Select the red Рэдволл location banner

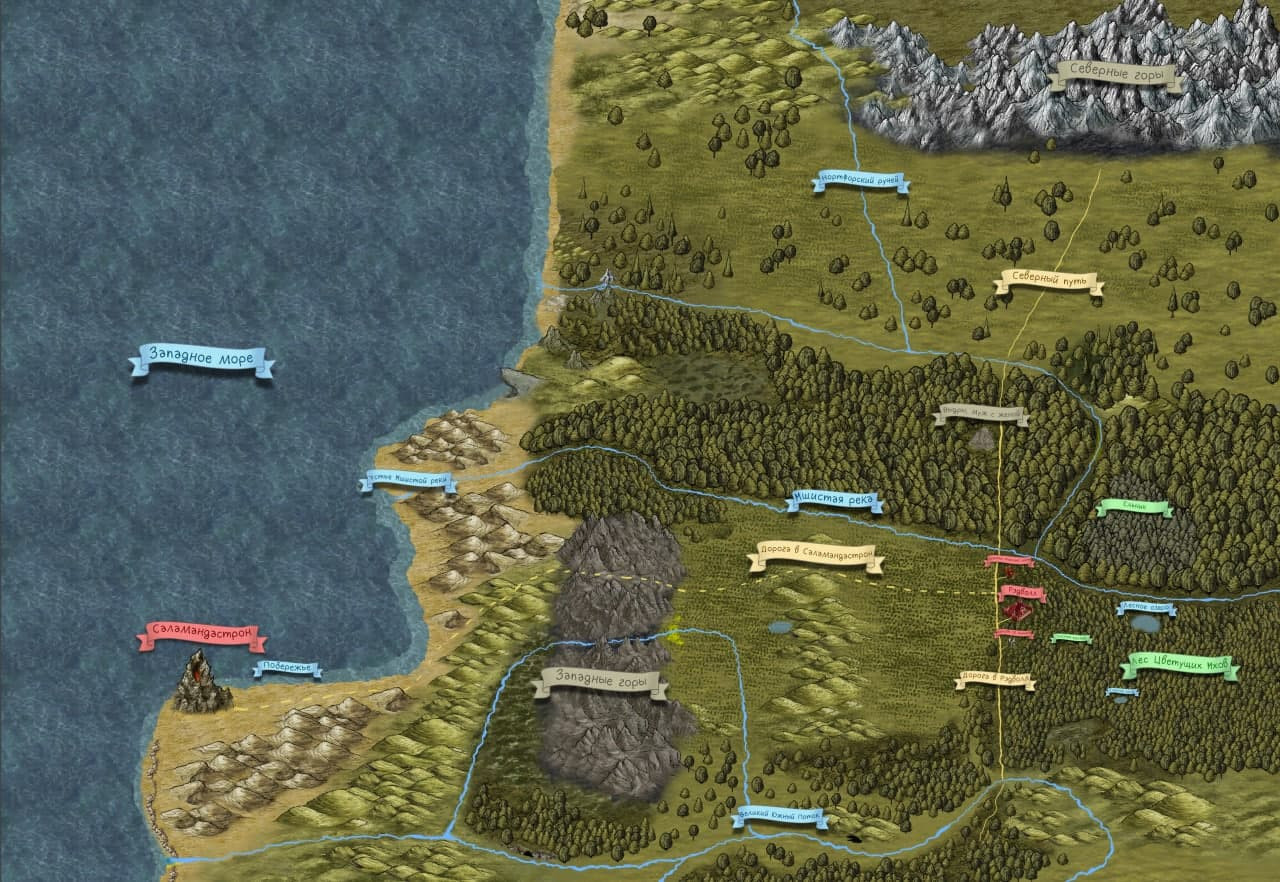1022,593
